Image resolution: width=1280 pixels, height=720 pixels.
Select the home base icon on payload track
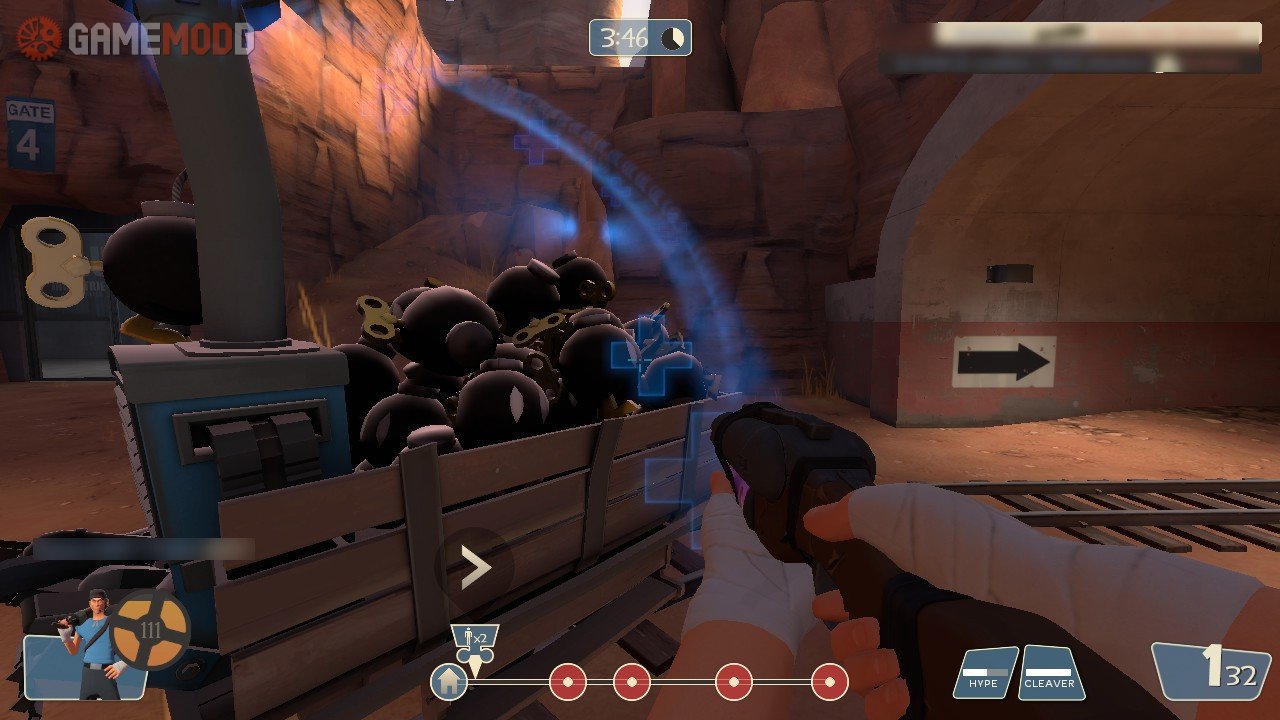(x=449, y=683)
